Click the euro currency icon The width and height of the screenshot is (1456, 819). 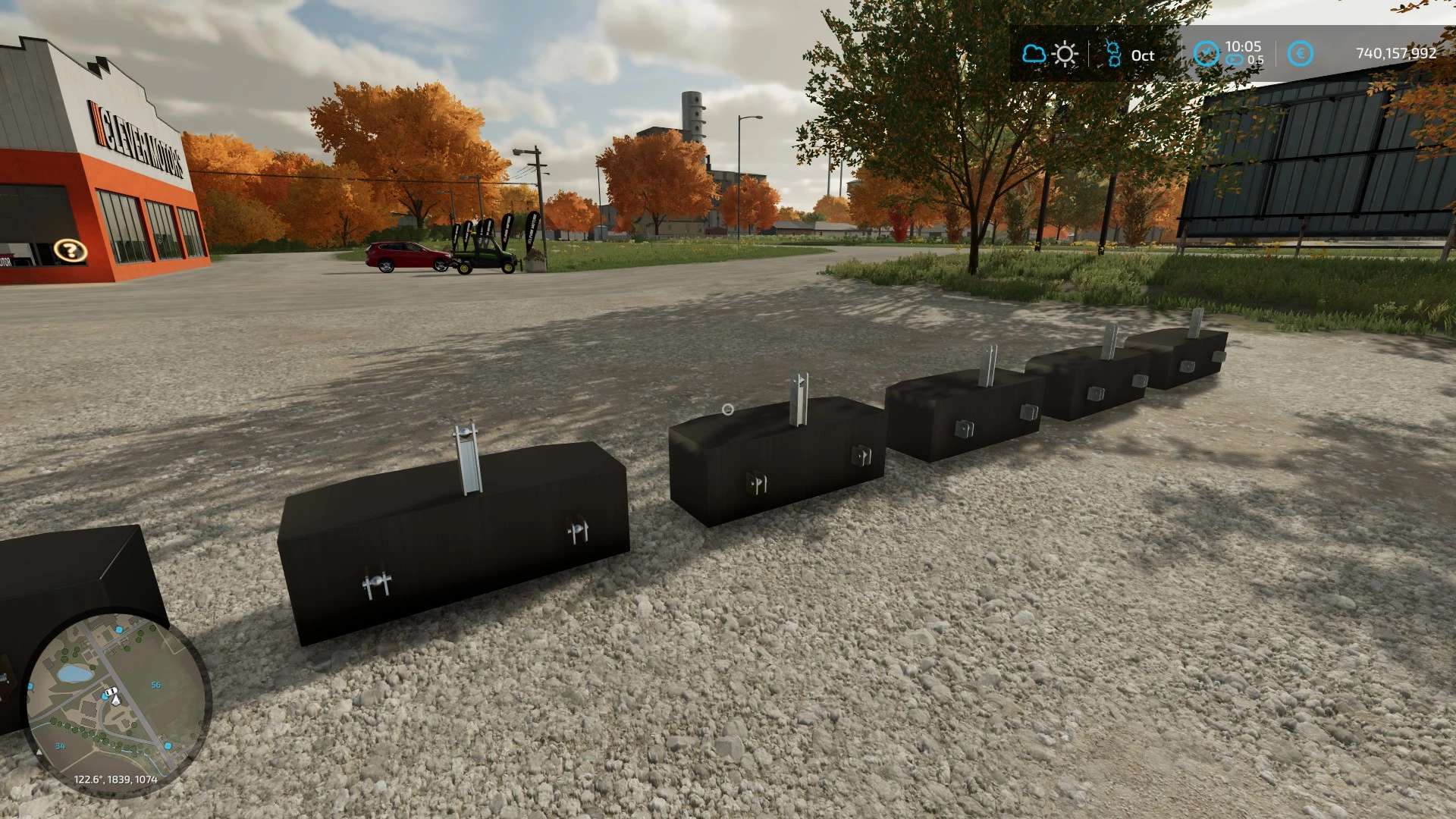(x=1300, y=54)
